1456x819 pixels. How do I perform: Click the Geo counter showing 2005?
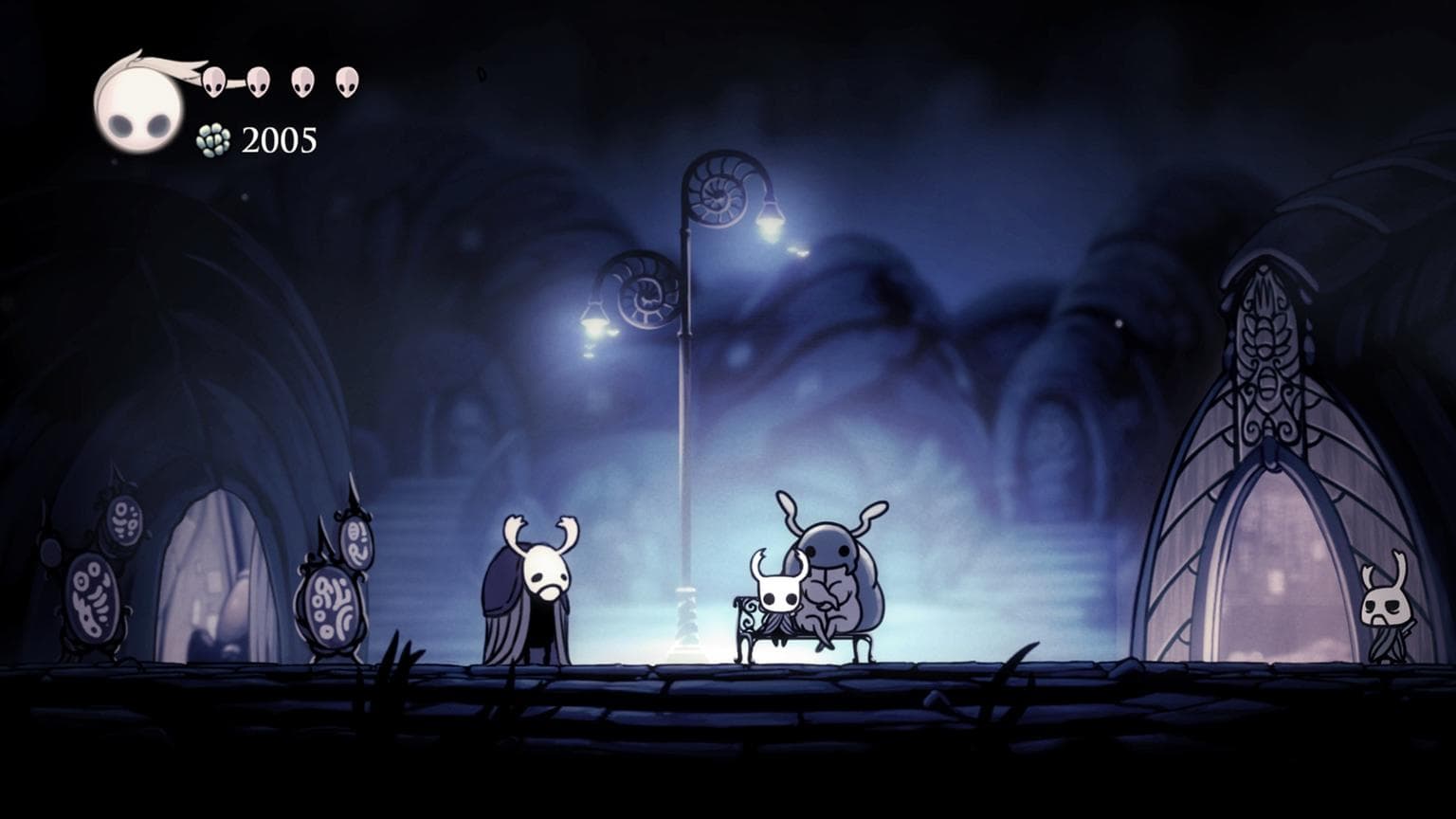coord(279,141)
